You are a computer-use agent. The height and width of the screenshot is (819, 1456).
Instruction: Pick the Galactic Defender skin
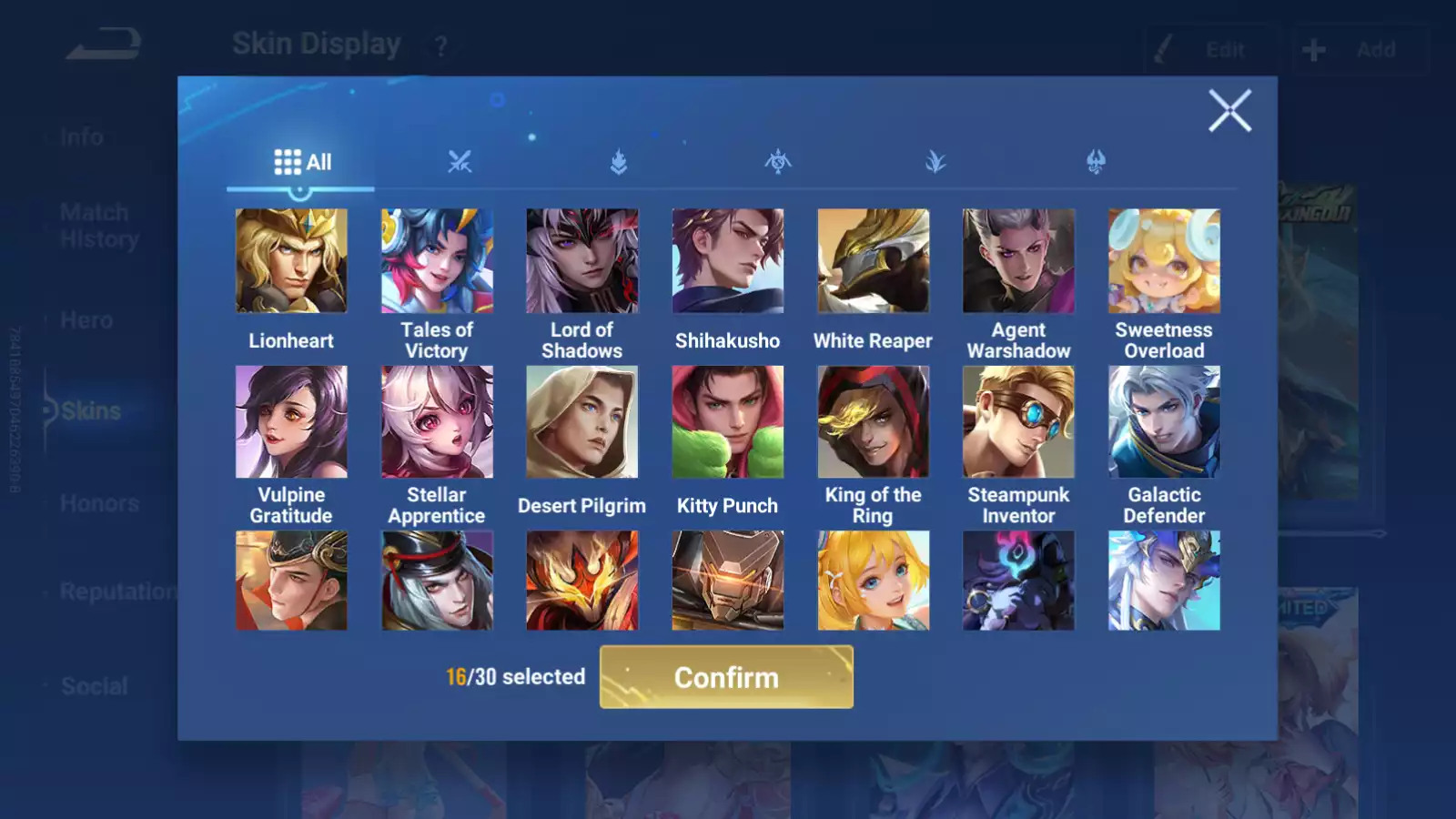point(1164,422)
